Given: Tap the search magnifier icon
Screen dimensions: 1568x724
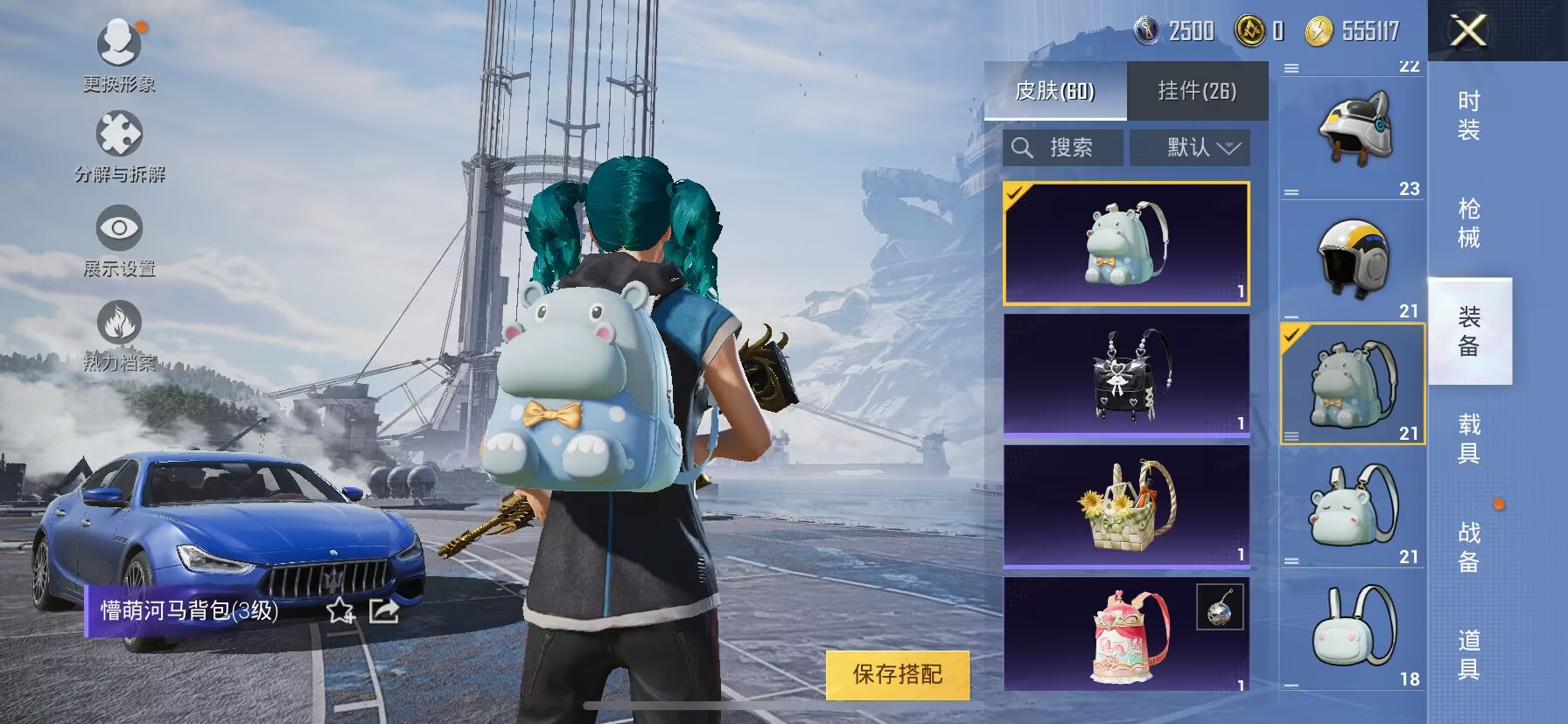Looking at the screenshot, I should click(1022, 147).
